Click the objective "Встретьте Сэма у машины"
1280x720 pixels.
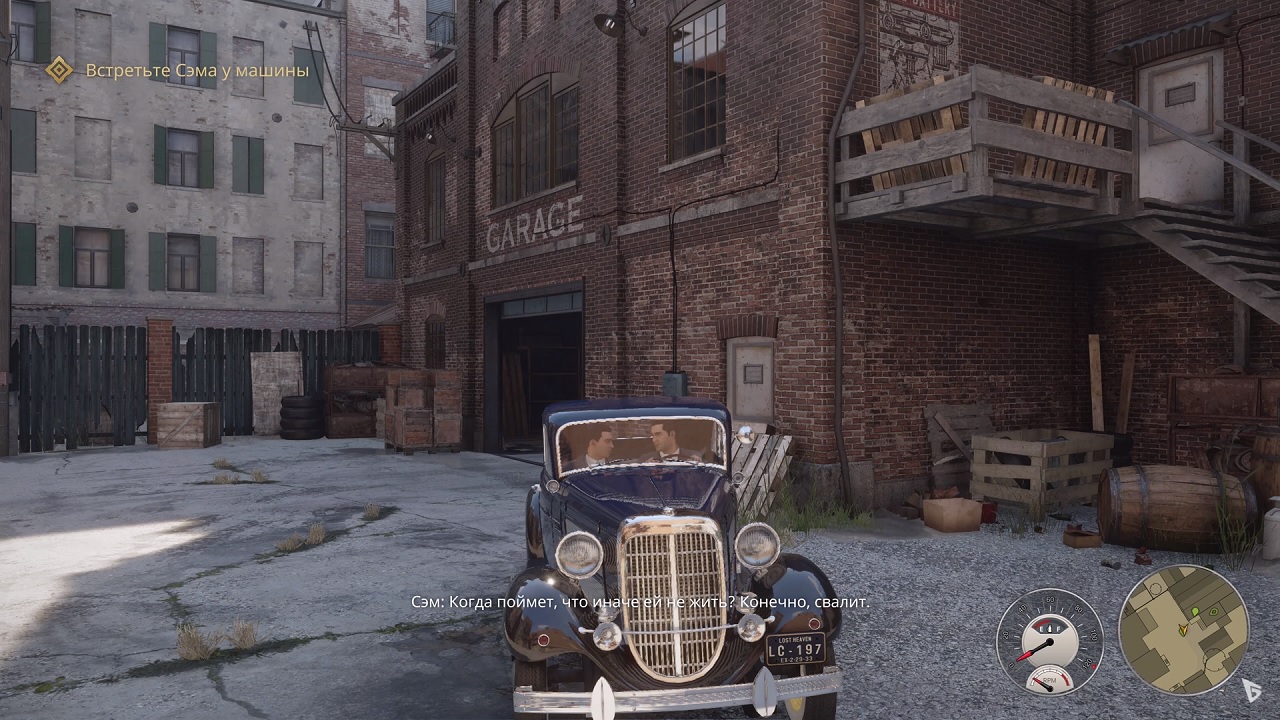[197, 70]
